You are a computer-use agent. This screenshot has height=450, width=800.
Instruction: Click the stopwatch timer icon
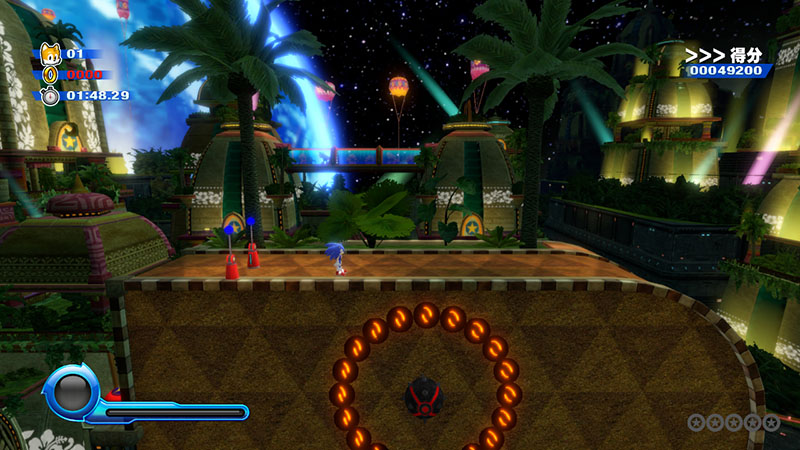tap(51, 96)
